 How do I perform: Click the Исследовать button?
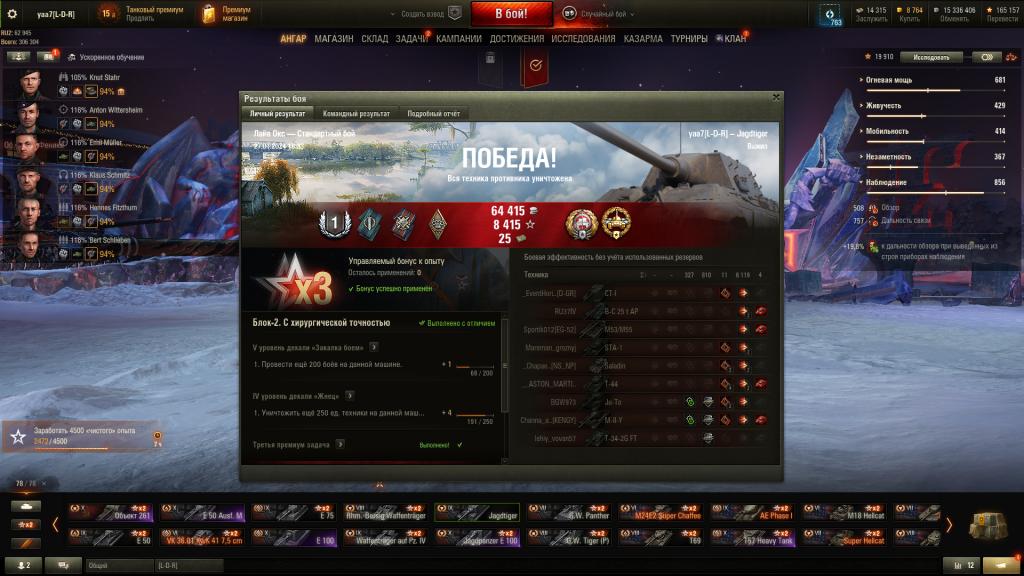(937, 57)
